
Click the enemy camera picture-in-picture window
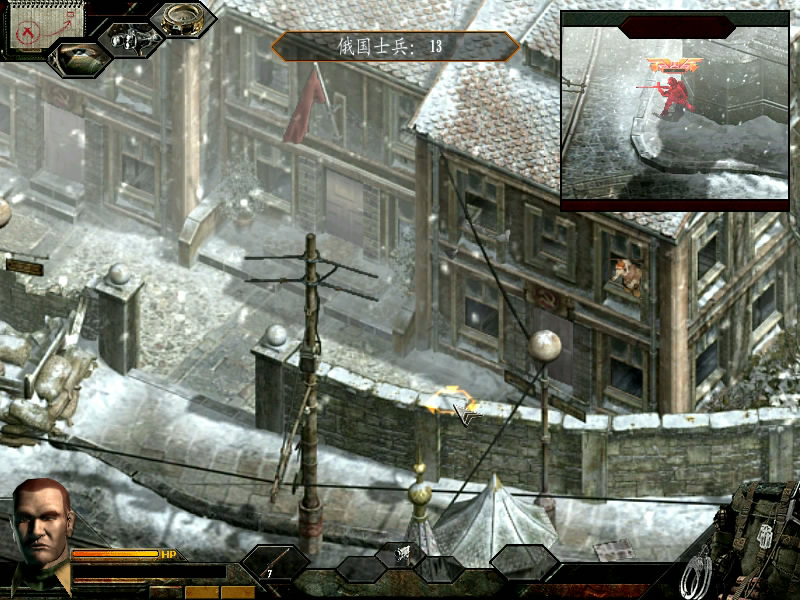pos(674,110)
